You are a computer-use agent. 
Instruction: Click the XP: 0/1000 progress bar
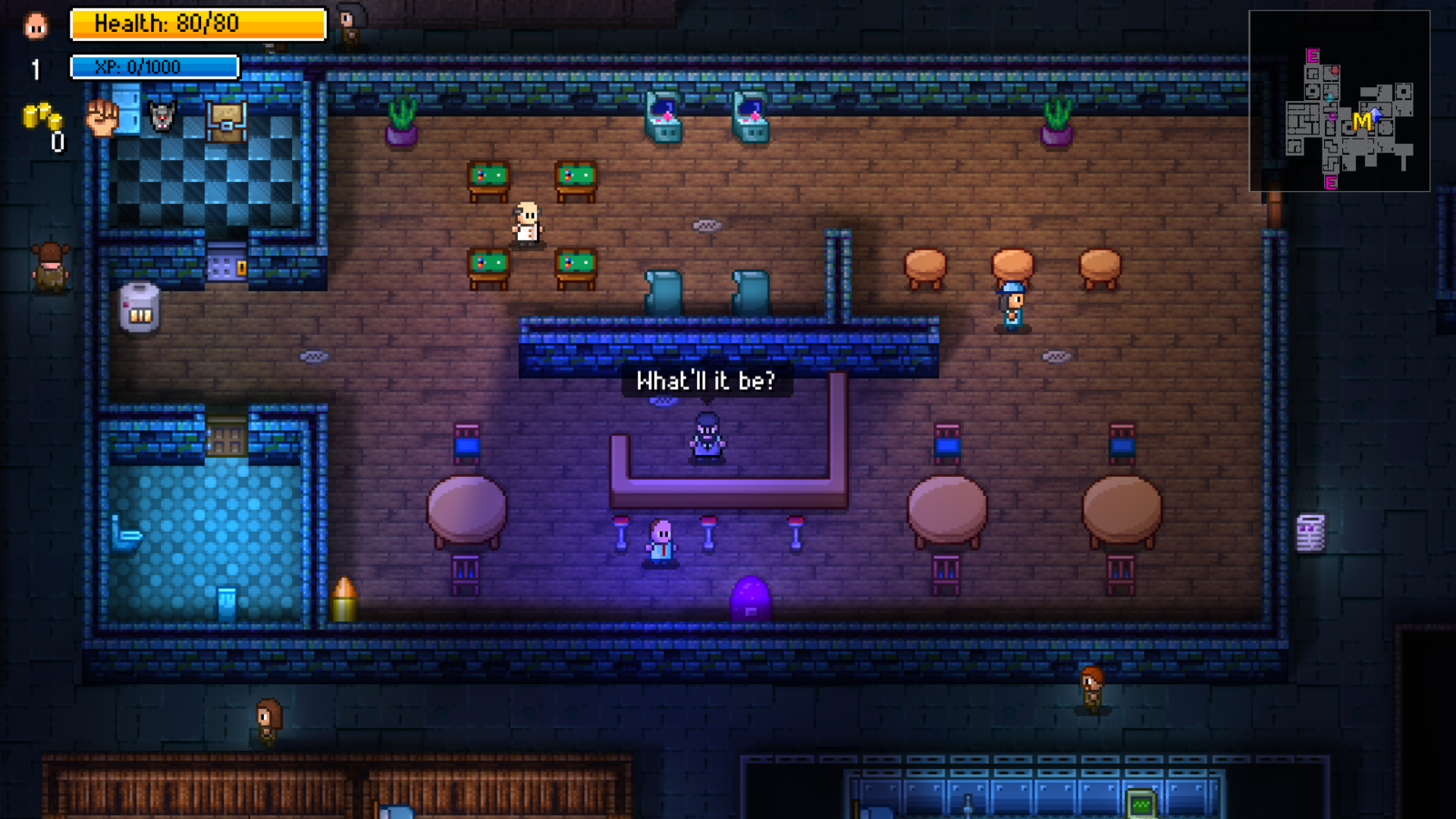pyautogui.click(x=154, y=67)
